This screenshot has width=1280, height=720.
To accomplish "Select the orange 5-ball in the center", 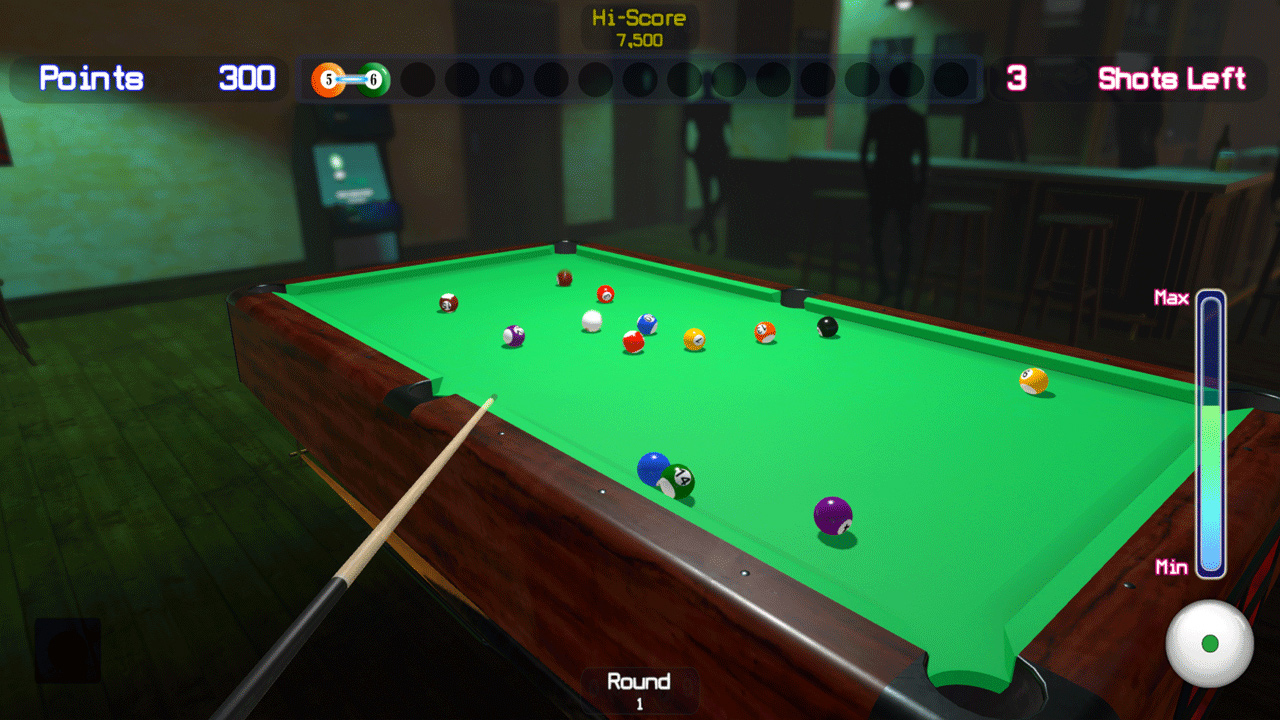I will tap(764, 332).
